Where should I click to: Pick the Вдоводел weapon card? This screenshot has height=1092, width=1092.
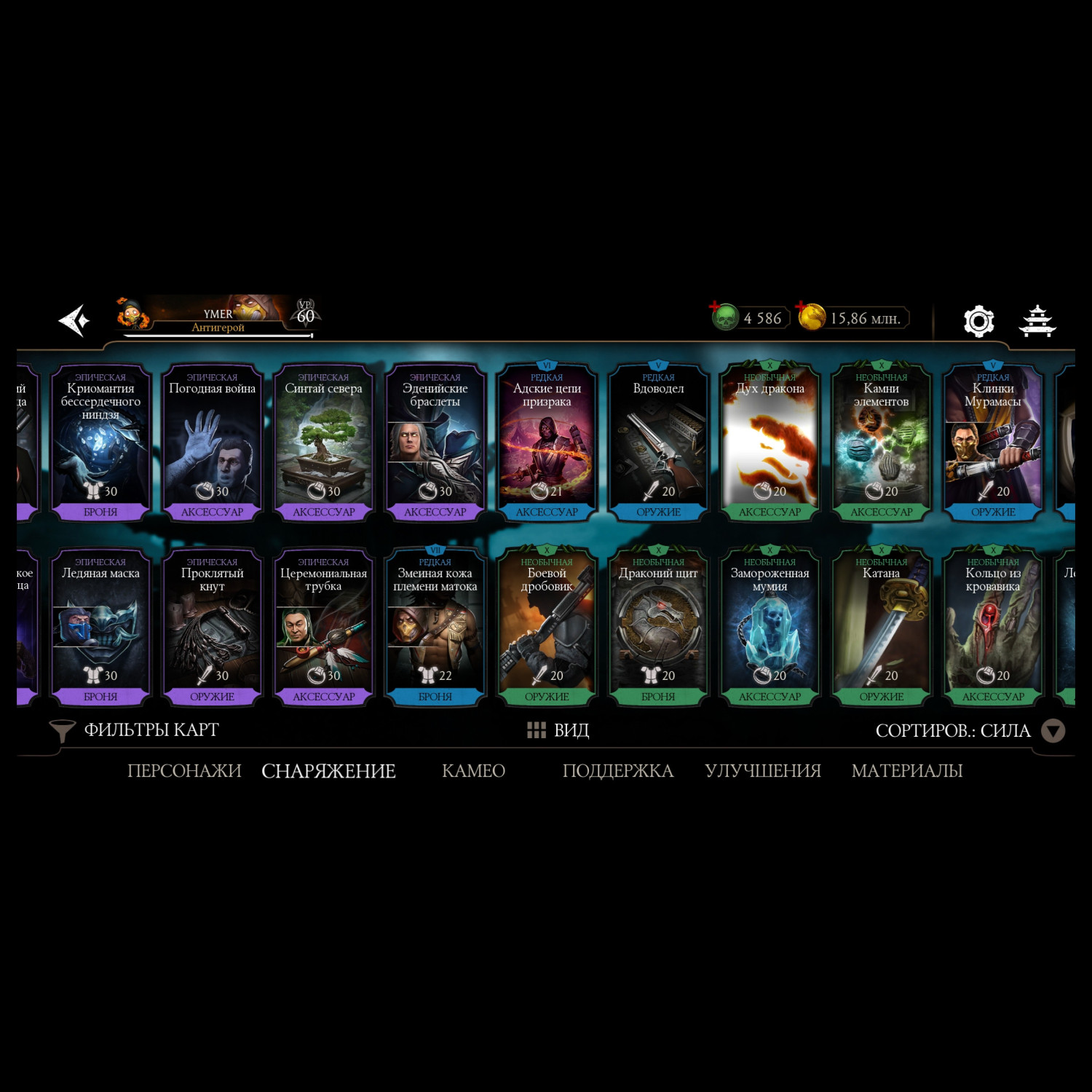[x=658, y=443]
